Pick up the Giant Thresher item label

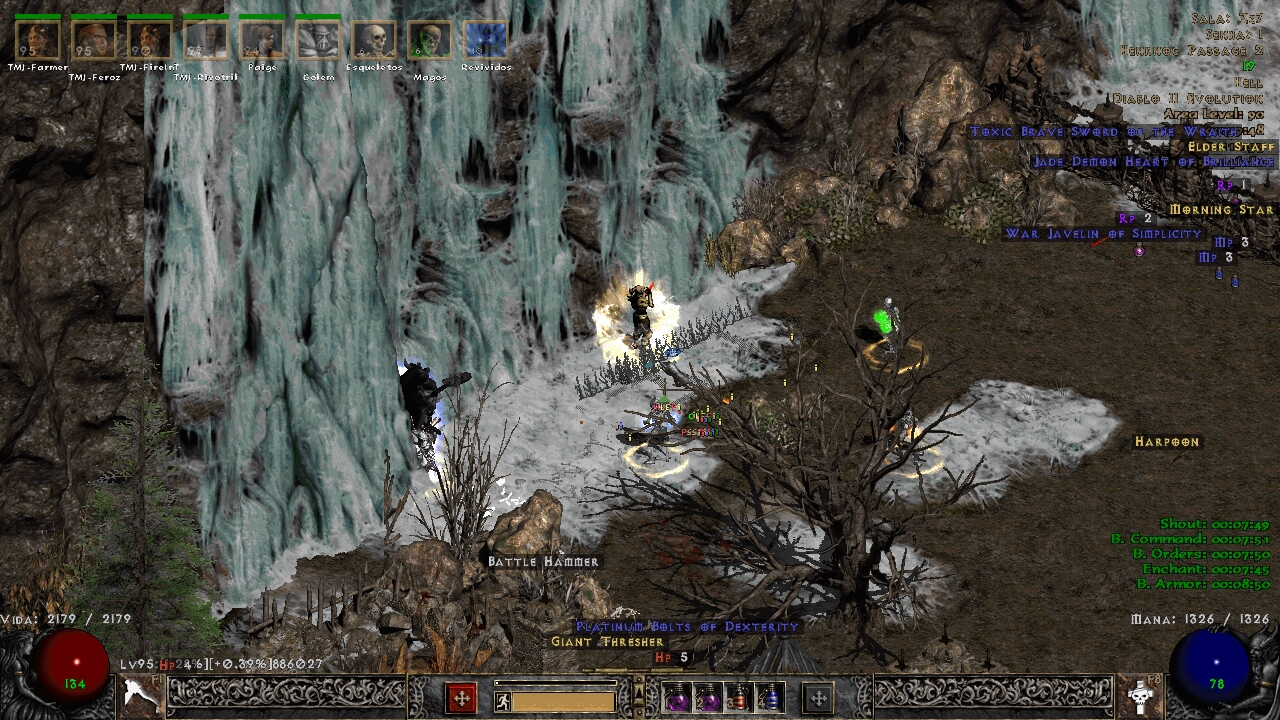coord(607,642)
